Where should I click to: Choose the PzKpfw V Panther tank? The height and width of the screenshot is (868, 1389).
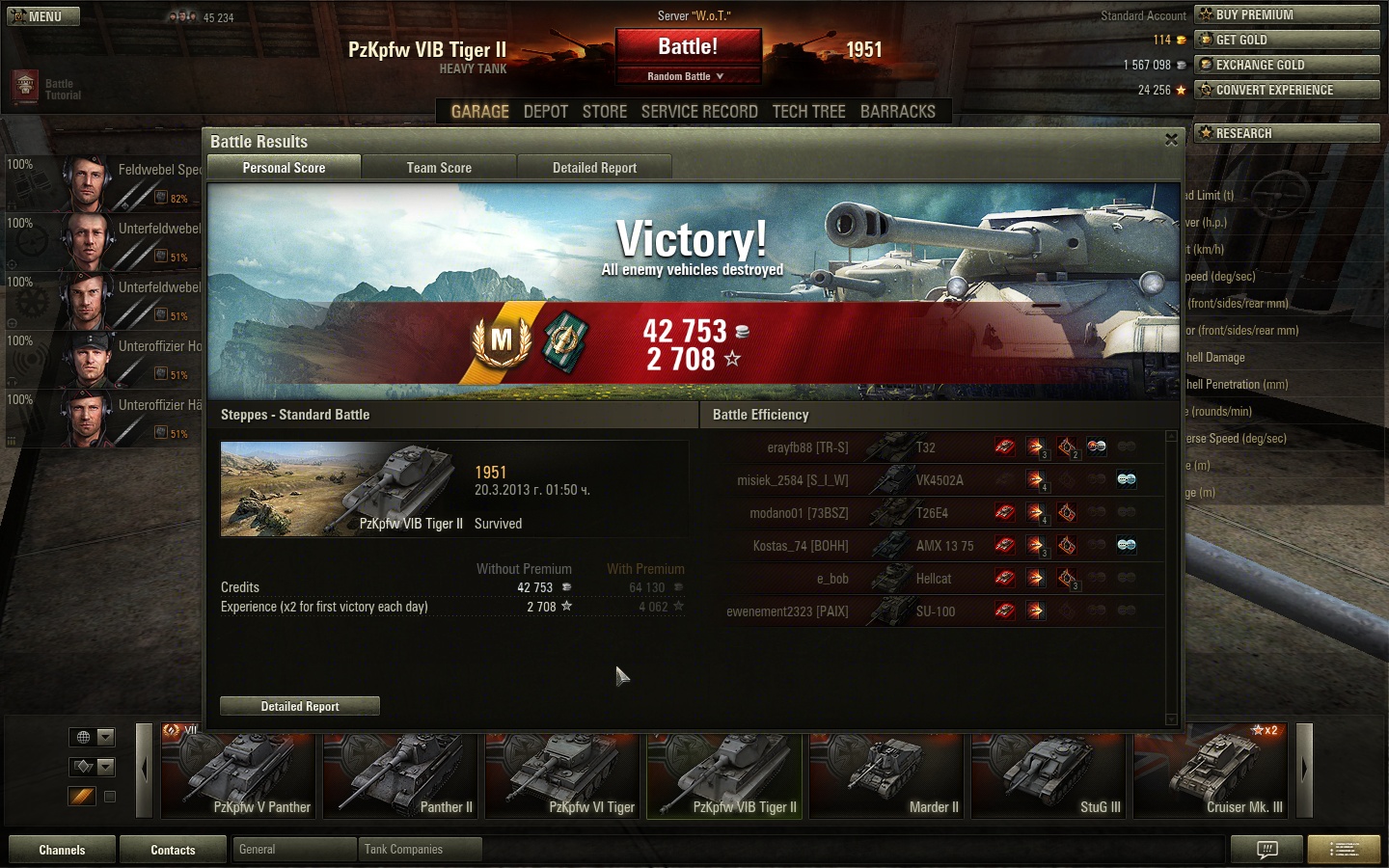click(x=238, y=776)
